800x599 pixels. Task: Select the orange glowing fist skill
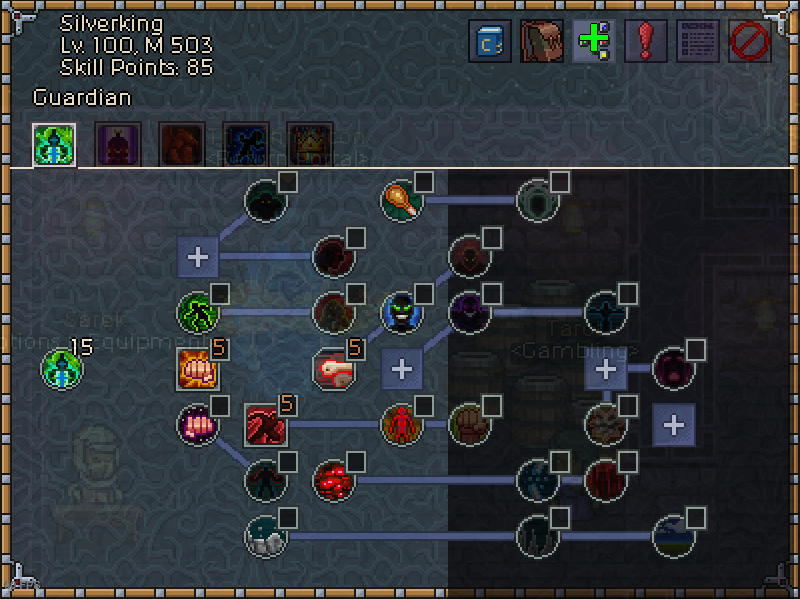tap(197, 369)
